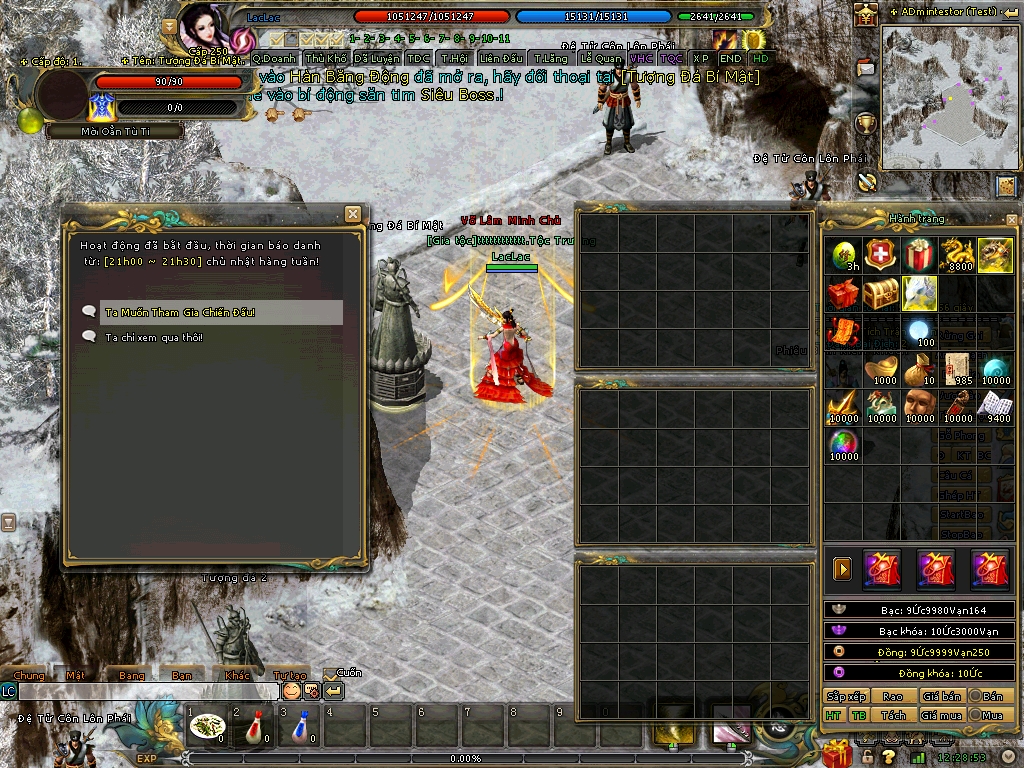Switch to the Bang chat tab
This screenshot has height=768, width=1024.
pos(131,676)
